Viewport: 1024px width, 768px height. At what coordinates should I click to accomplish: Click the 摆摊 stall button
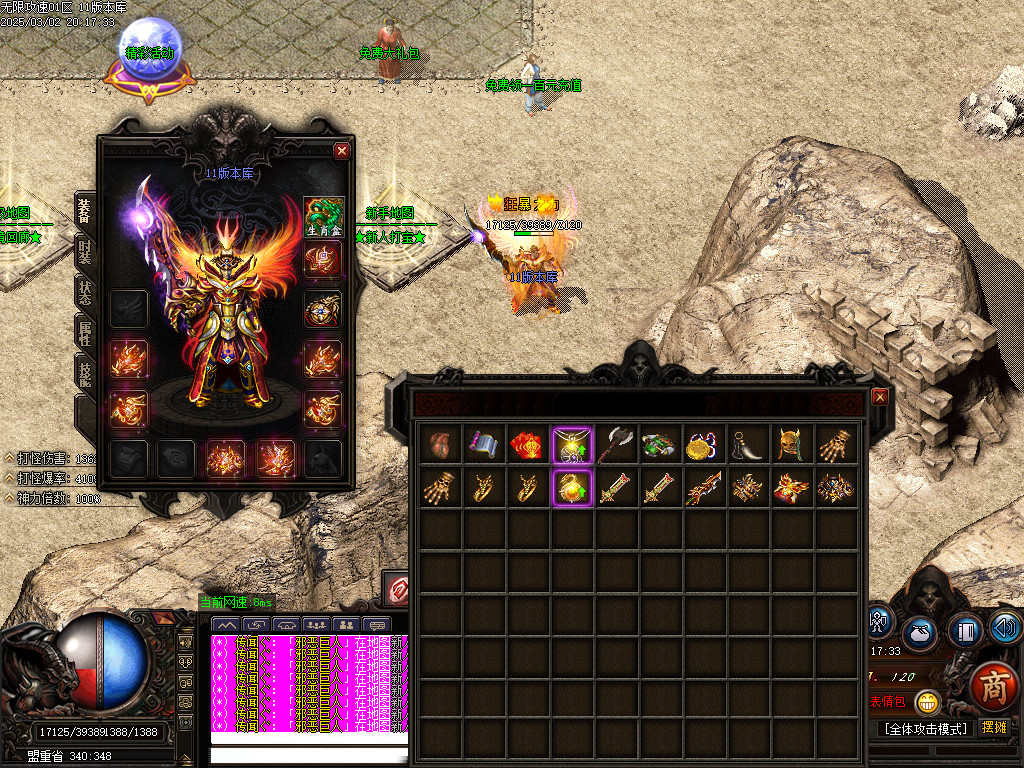pyautogui.click(x=995, y=728)
